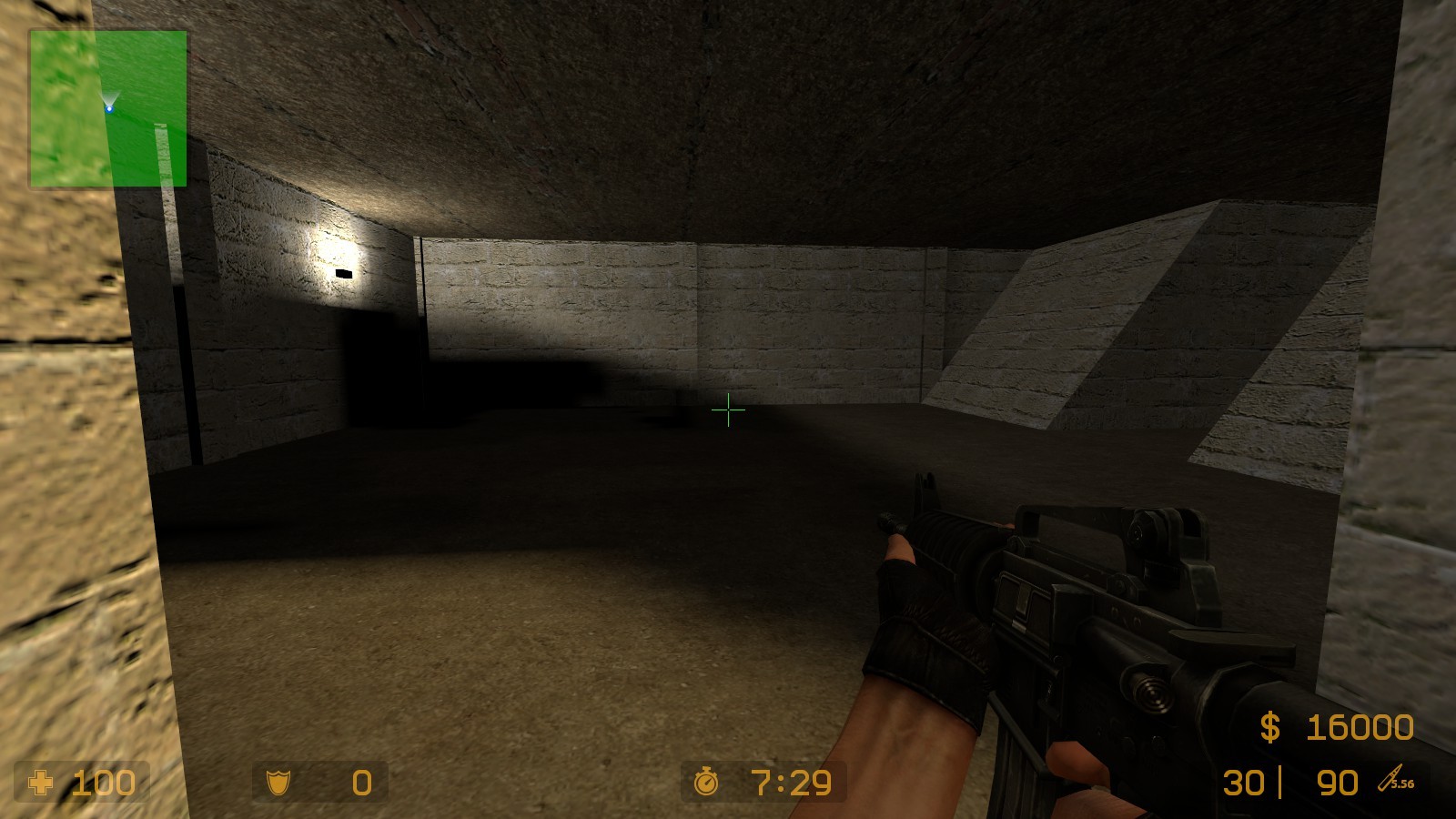This screenshot has width=1456, height=819.
Task: Click the health value reading 100
Action: pyautogui.click(x=103, y=783)
